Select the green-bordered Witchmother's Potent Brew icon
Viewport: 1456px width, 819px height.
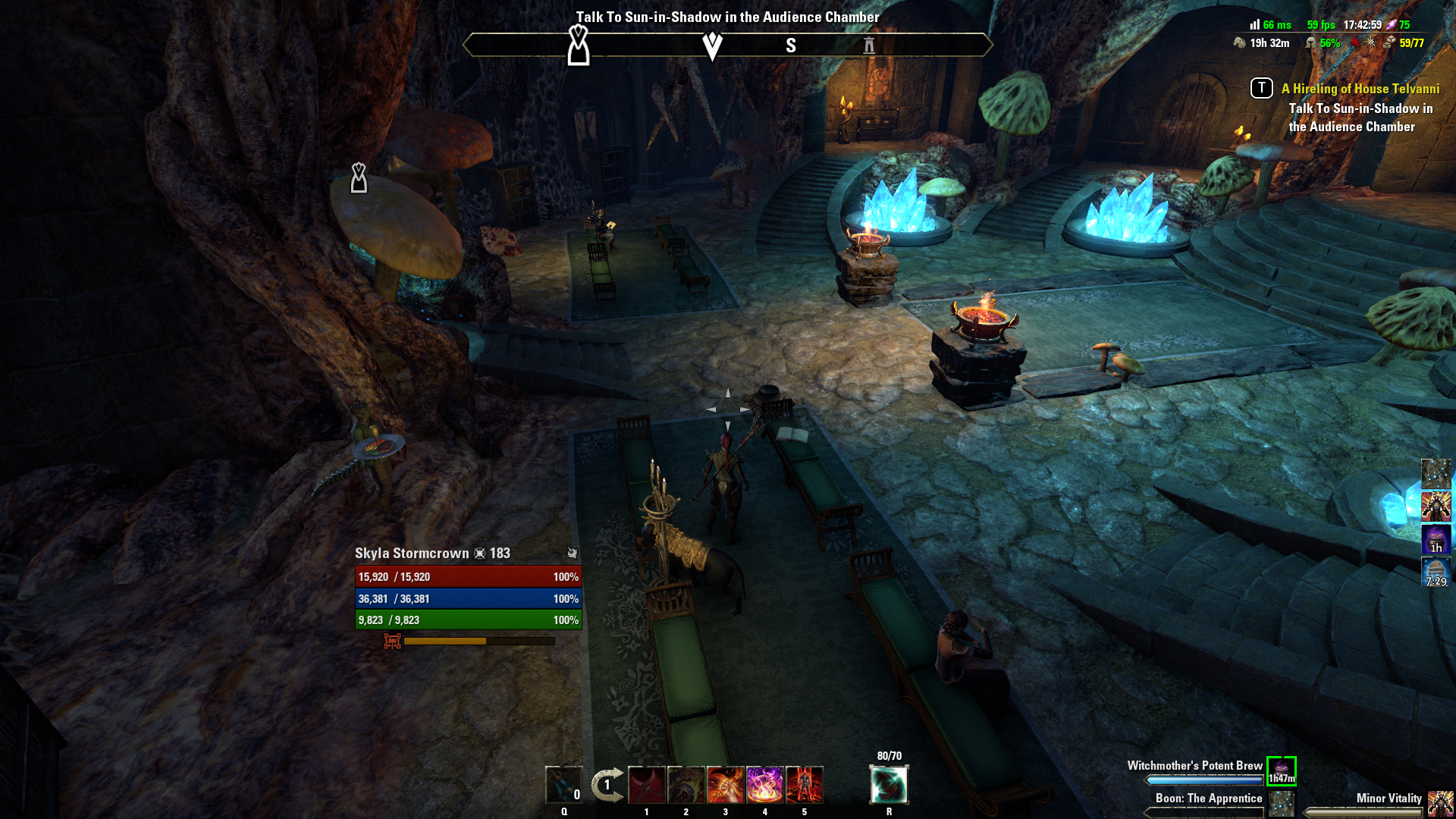(1282, 771)
